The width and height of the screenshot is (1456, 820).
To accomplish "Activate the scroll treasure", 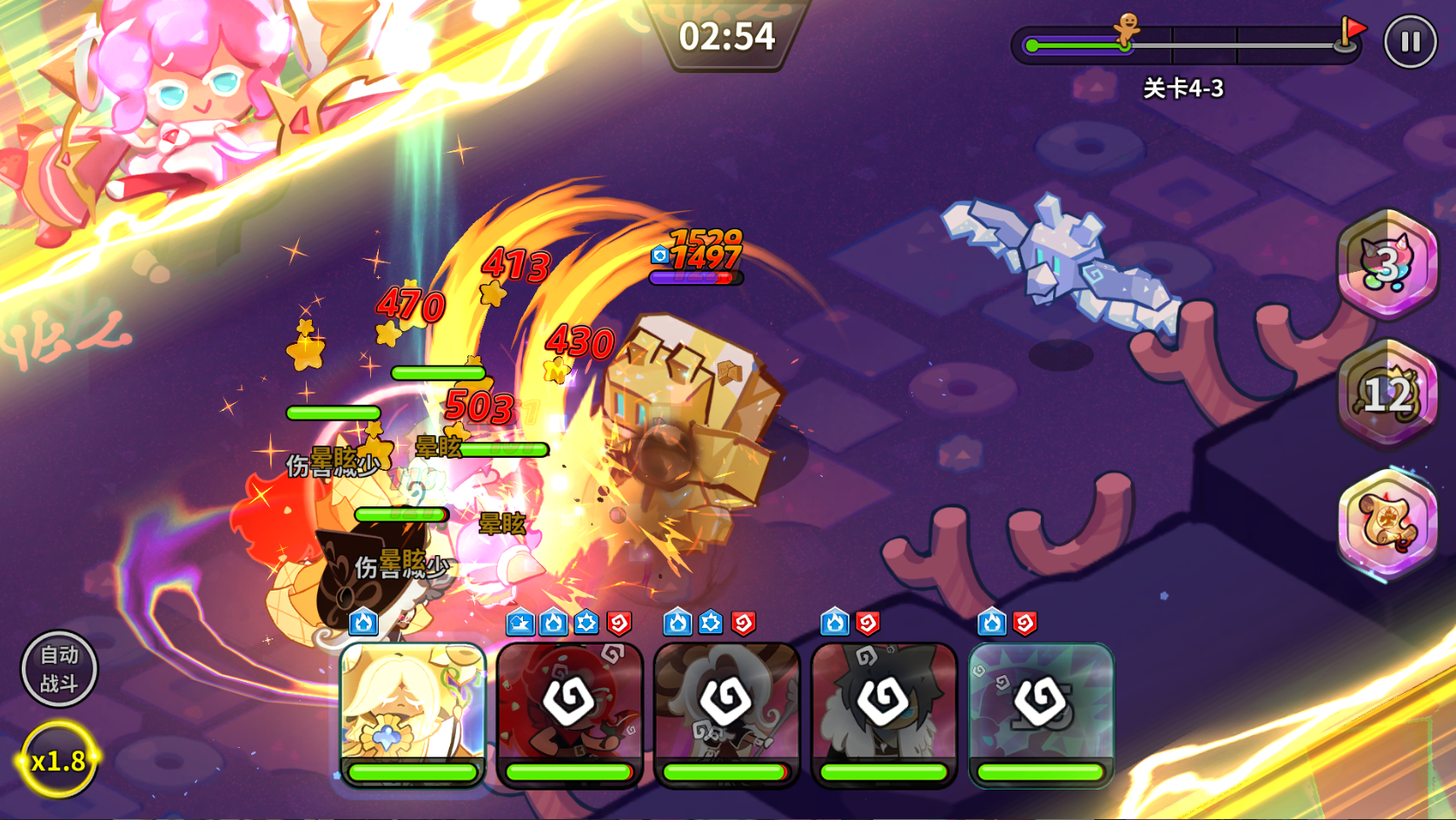I will pos(1387,522).
